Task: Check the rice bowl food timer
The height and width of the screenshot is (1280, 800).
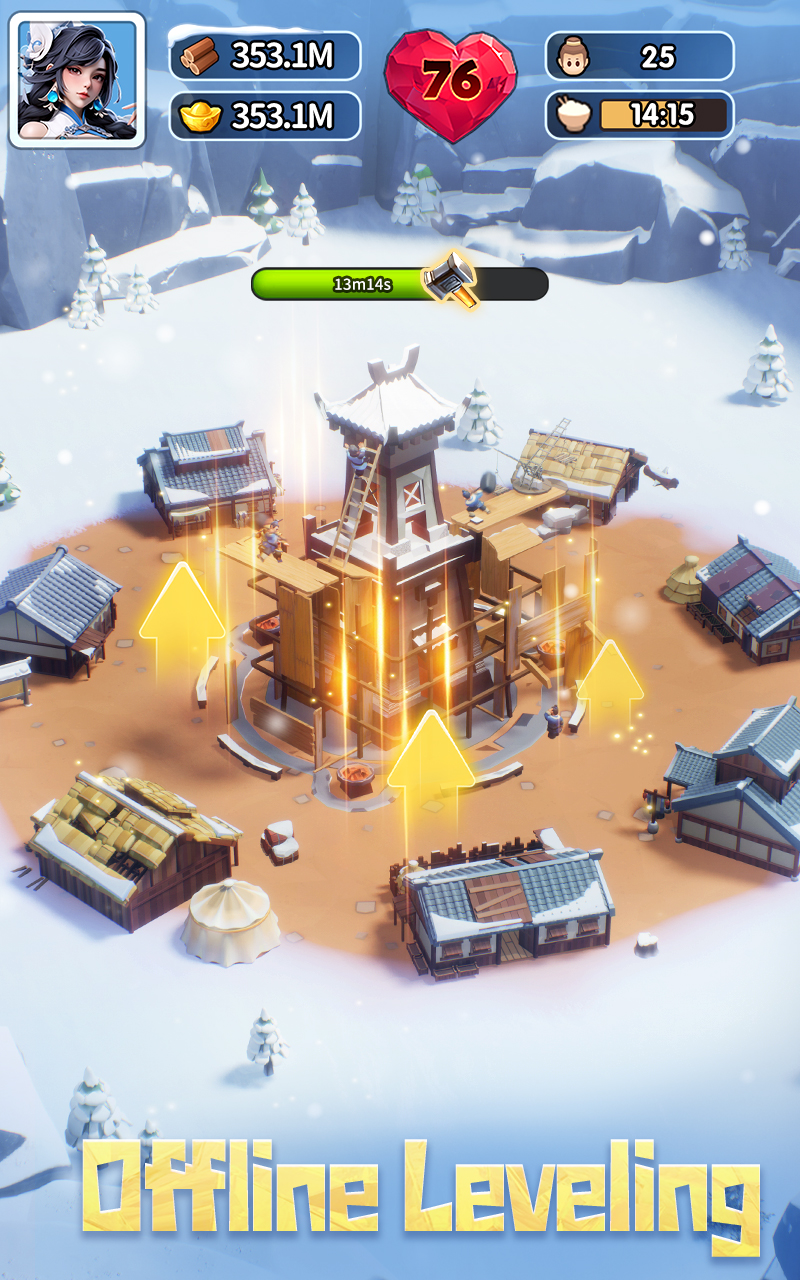Action: point(639,115)
